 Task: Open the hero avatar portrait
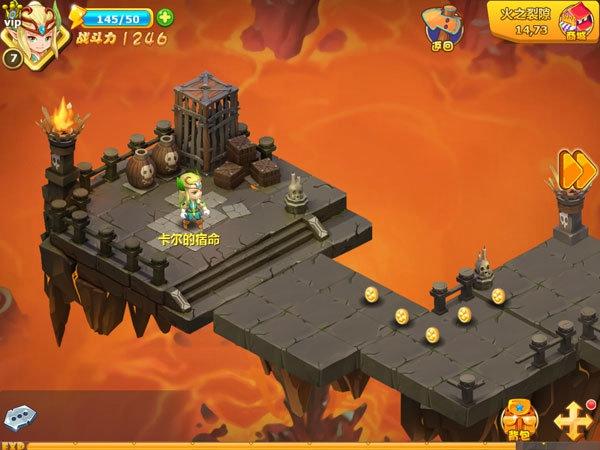[x=32, y=26]
